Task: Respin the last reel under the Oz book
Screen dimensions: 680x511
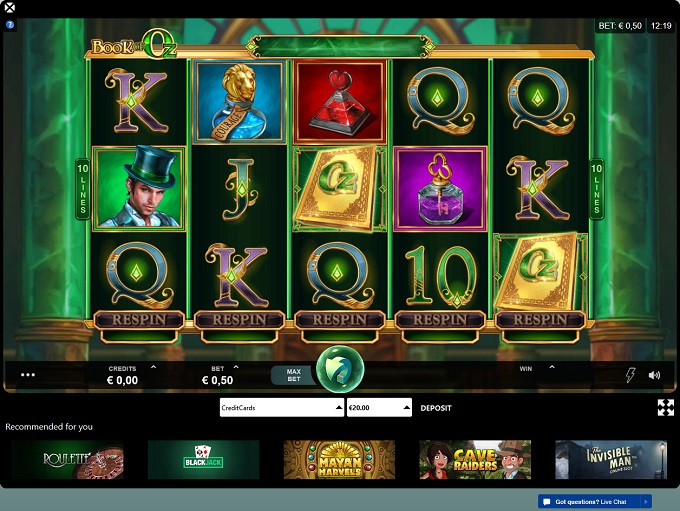Action: click(540, 319)
